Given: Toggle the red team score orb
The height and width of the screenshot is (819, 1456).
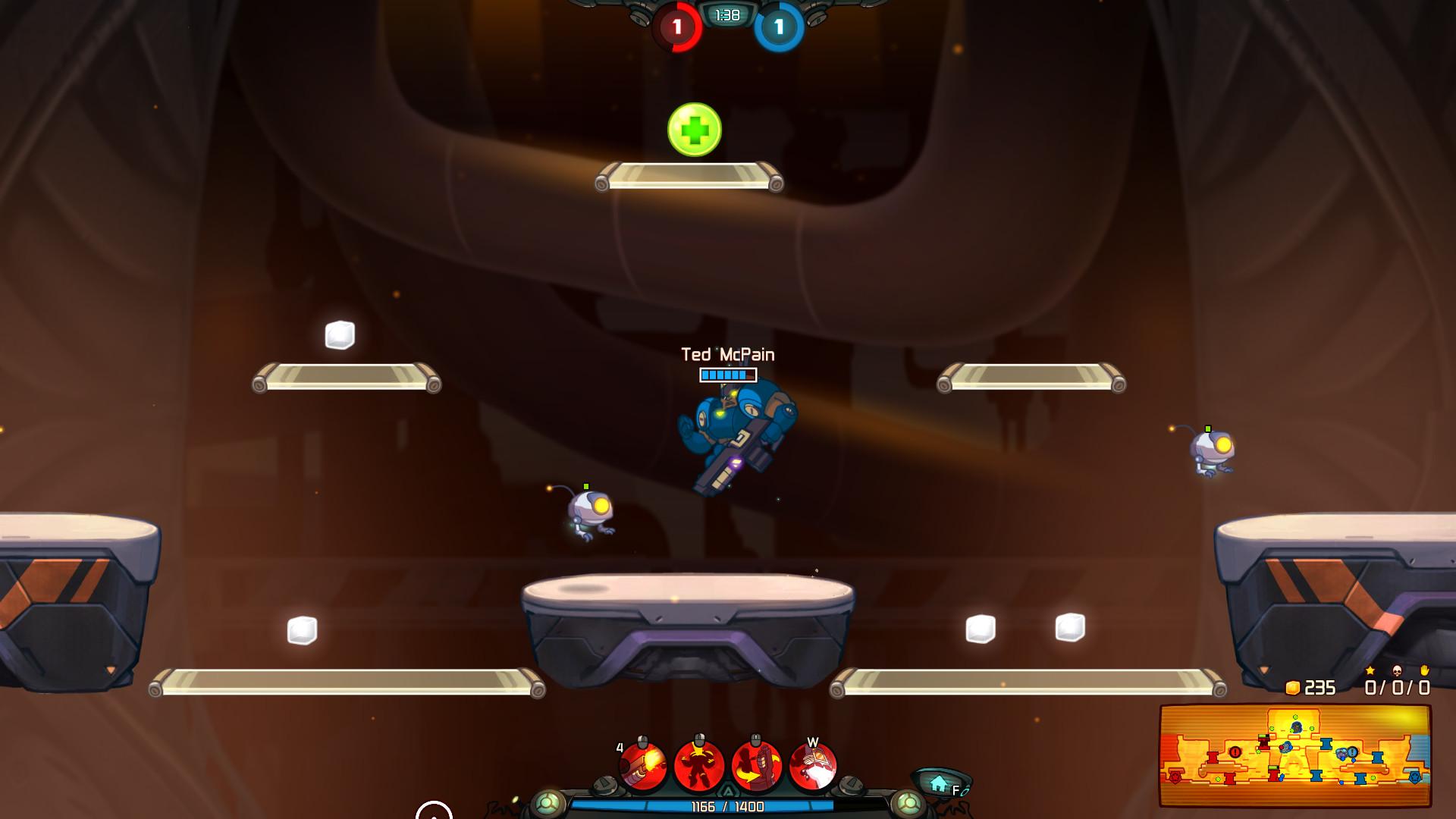Looking at the screenshot, I should click(676, 26).
